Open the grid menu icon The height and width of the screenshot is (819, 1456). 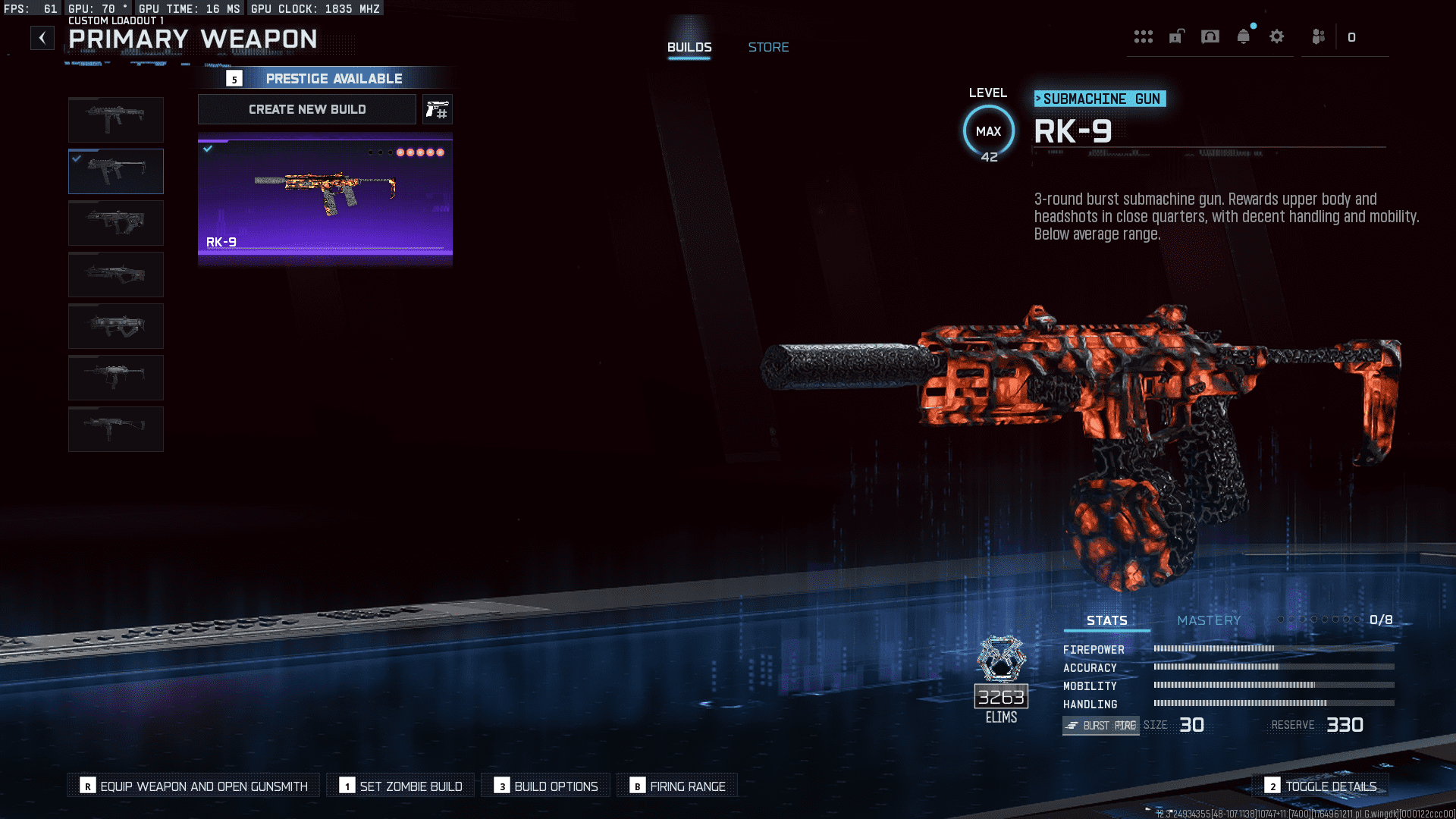1143,36
